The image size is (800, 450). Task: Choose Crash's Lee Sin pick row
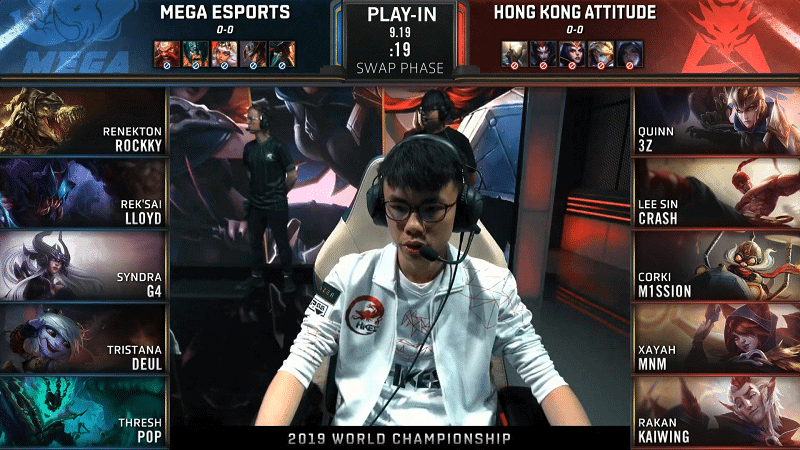[x=716, y=192]
